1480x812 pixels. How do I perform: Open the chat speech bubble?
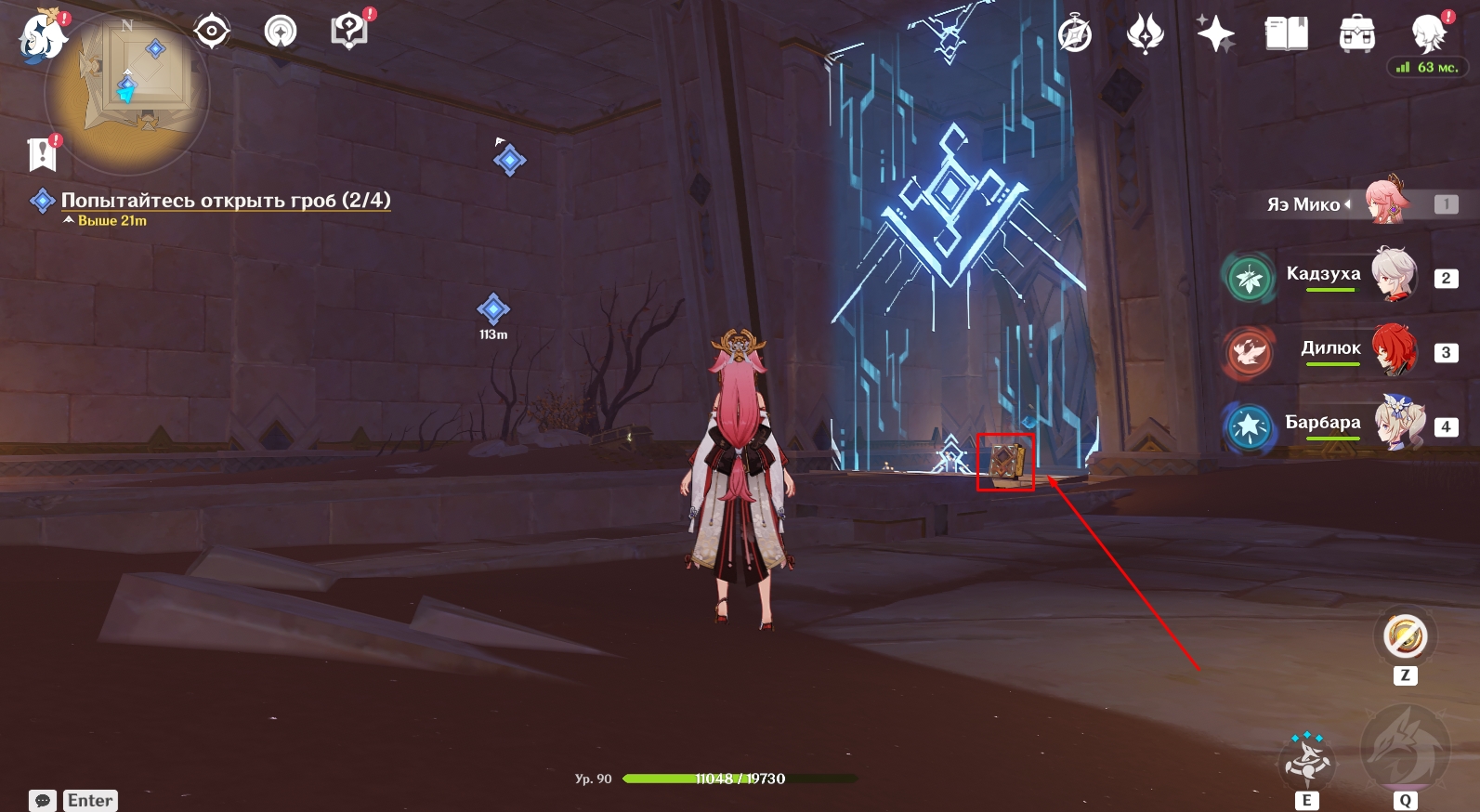pyautogui.click(x=43, y=800)
